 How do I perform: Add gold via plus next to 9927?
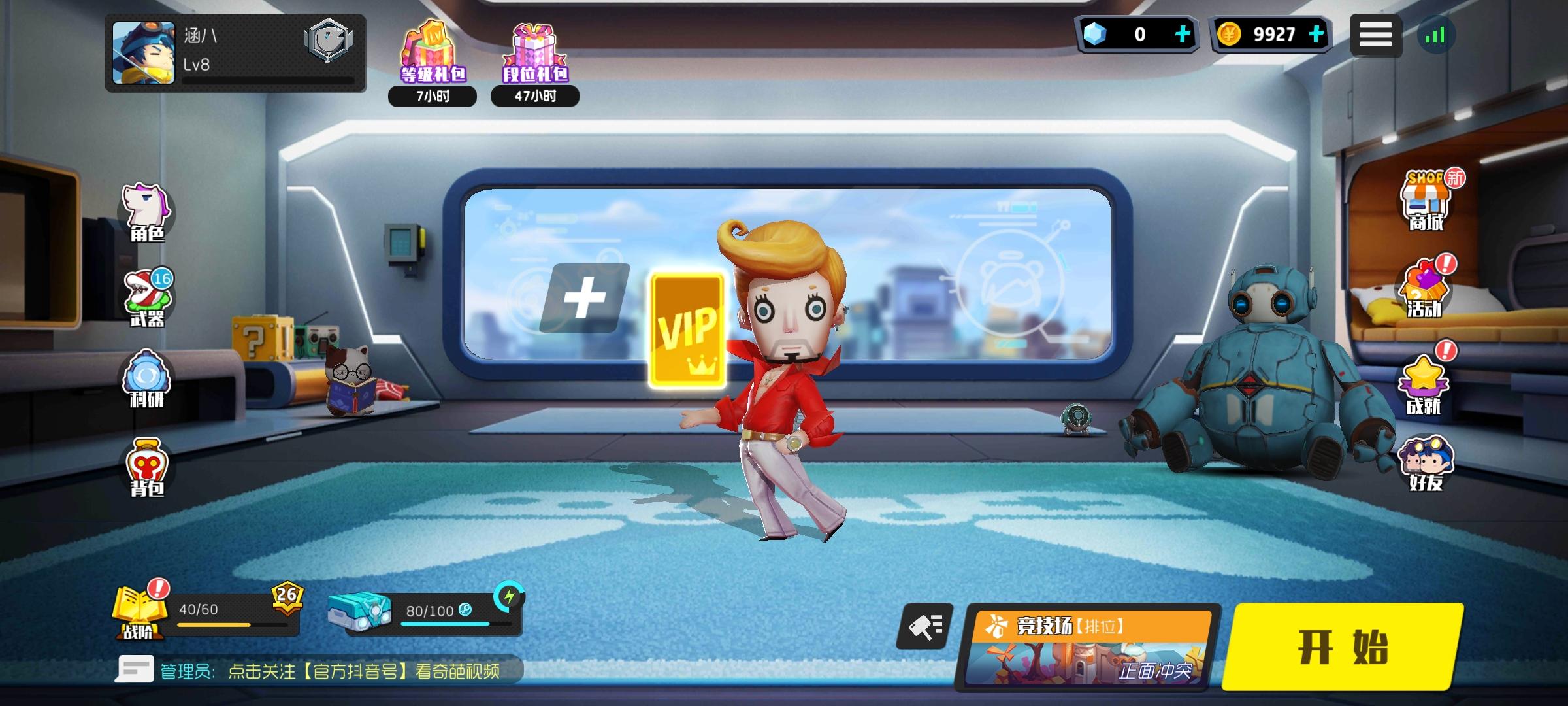click(x=1316, y=35)
